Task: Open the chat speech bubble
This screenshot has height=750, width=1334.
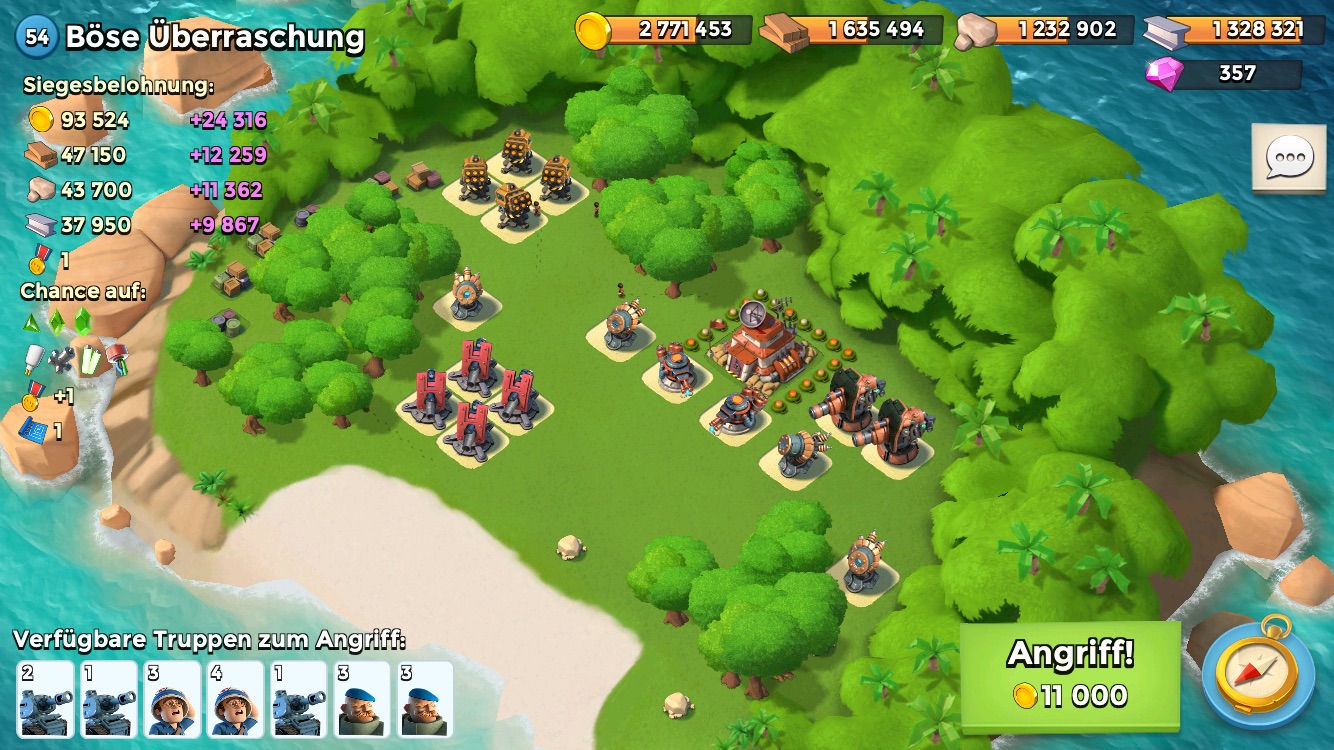Action: [1289, 158]
